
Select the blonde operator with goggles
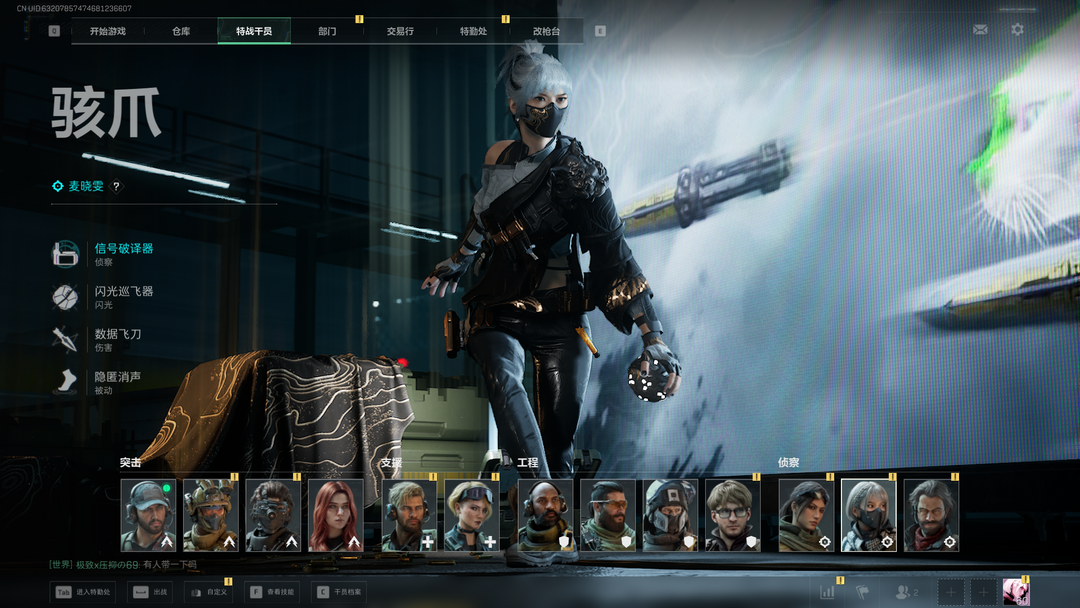pyautogui.click(x=471, y=515)
